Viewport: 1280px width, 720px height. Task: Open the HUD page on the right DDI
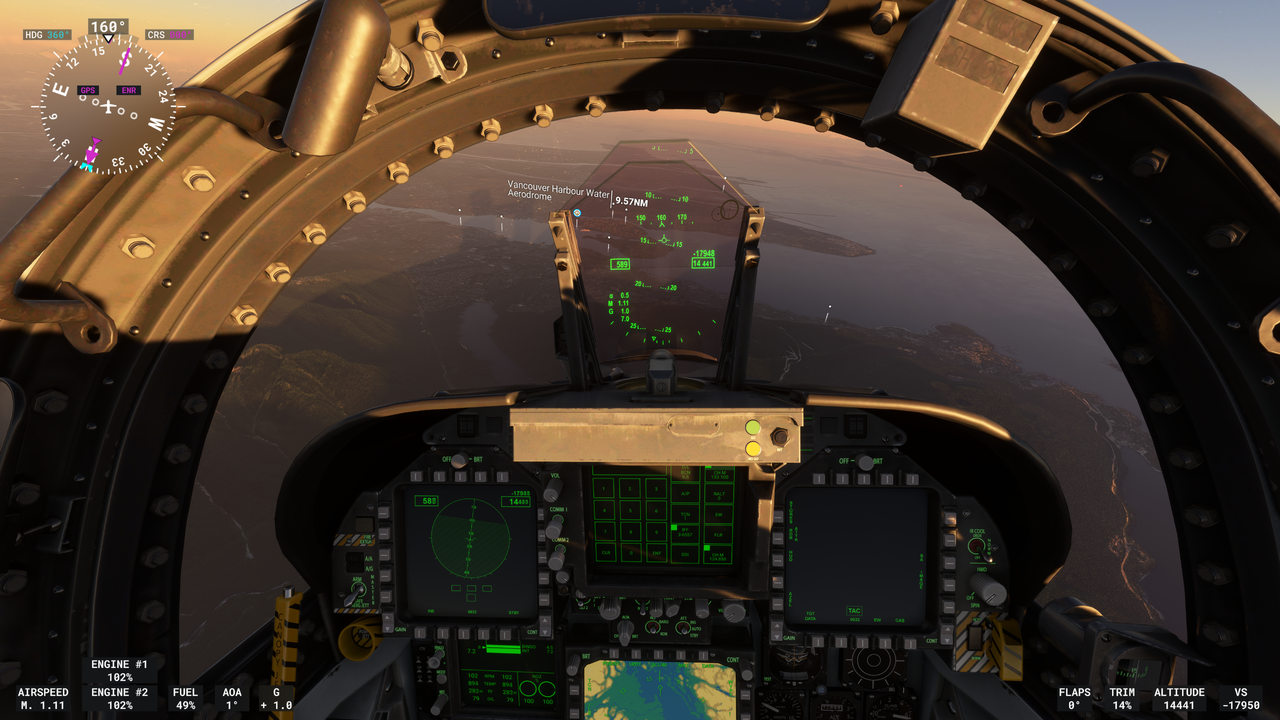click(x=776, y=560)
